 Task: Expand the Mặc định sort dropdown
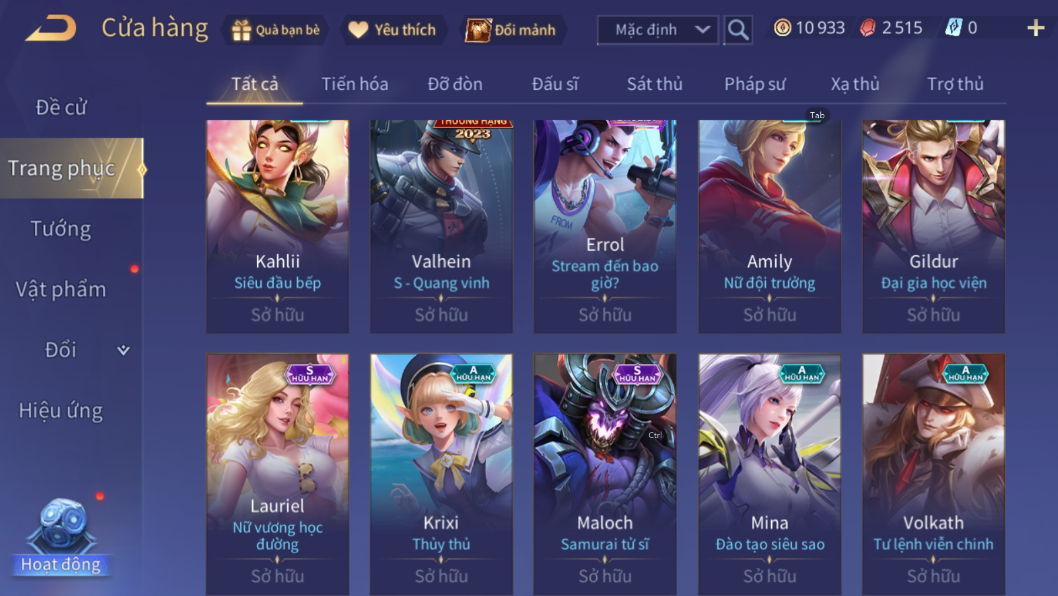click(x=657, y=30)
